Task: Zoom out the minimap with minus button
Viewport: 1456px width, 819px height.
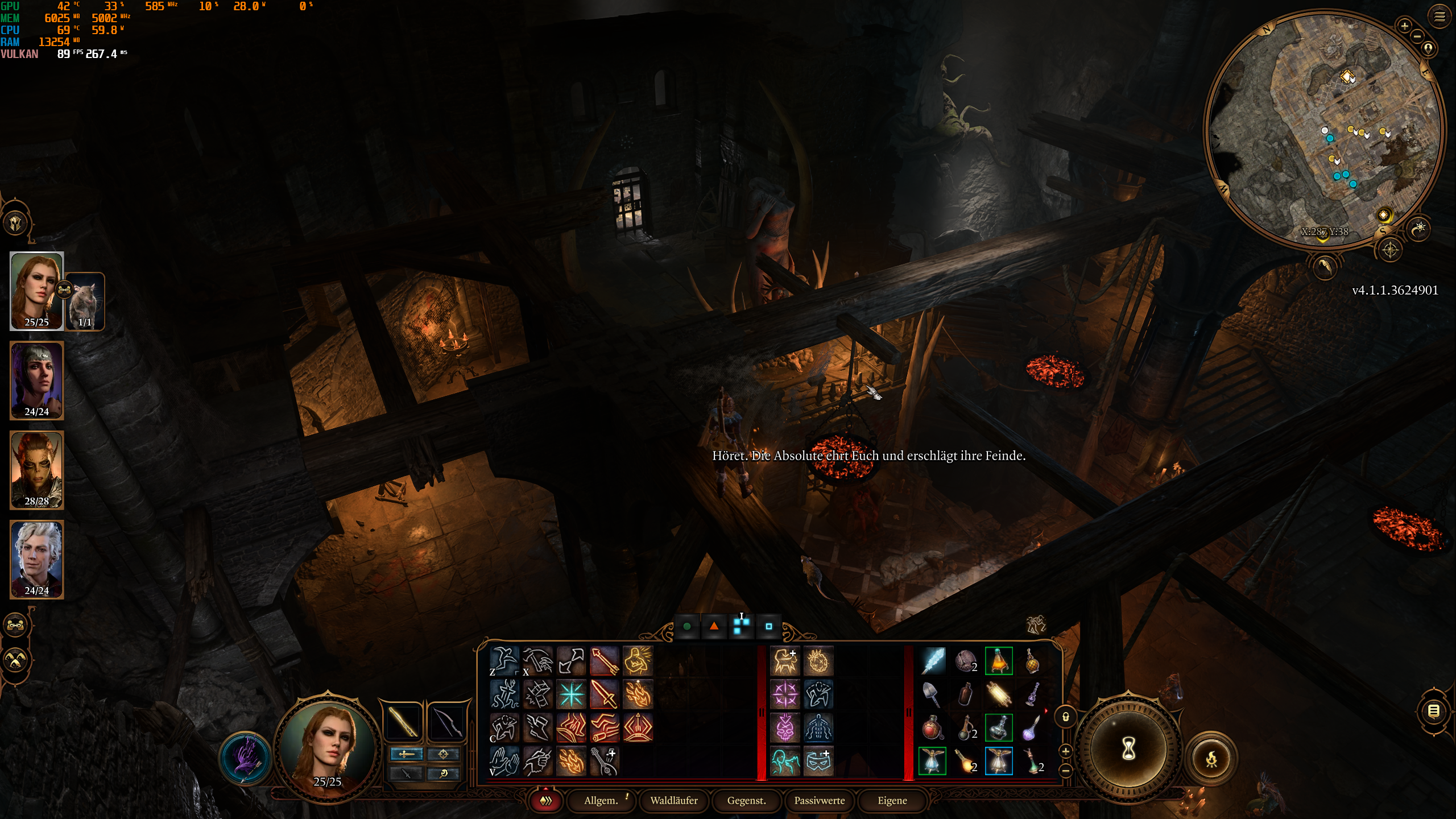Action: [1417, 36]
